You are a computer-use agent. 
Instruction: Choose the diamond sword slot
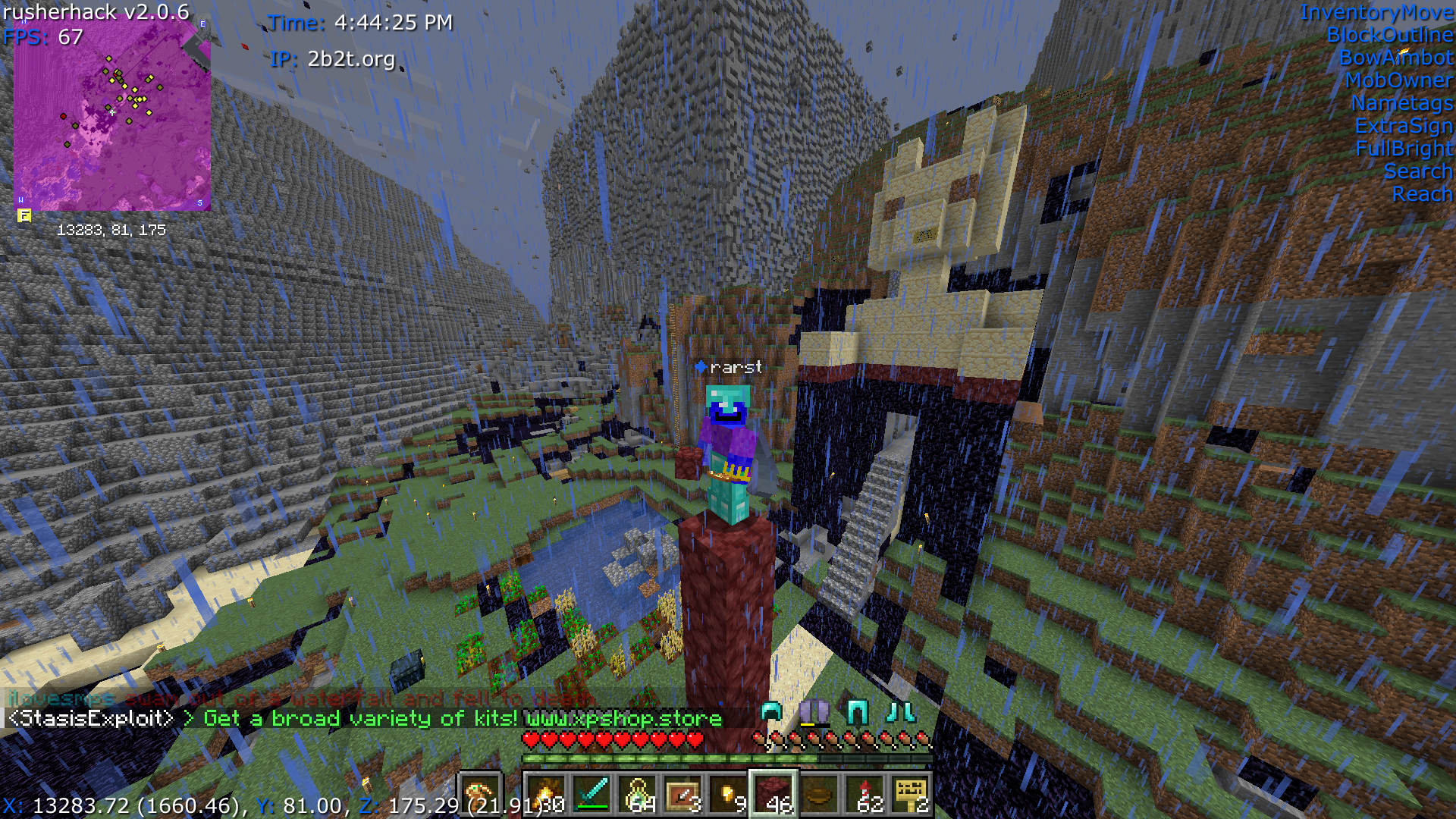[592, 795]
